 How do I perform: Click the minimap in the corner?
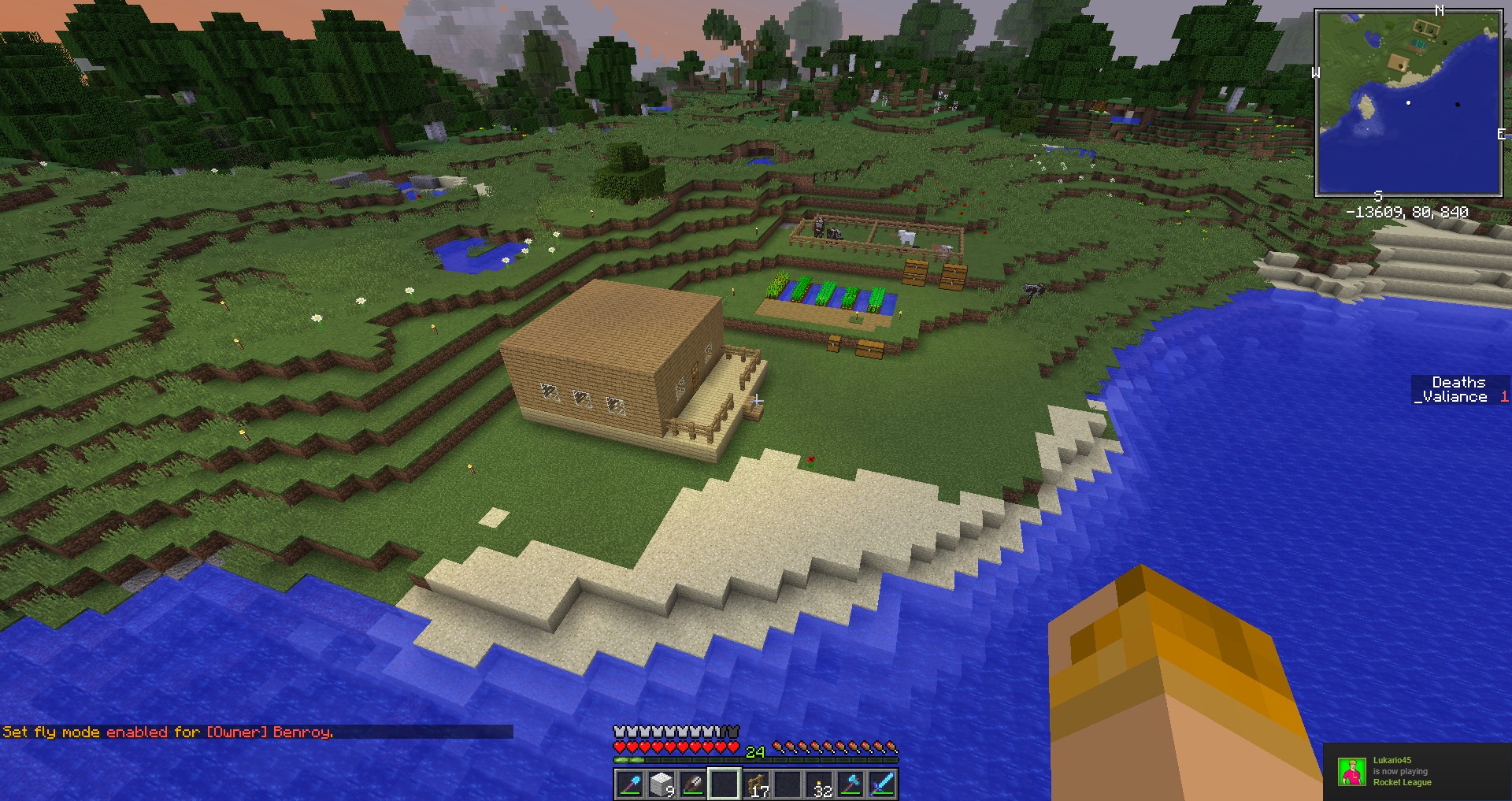[1408, 102]
